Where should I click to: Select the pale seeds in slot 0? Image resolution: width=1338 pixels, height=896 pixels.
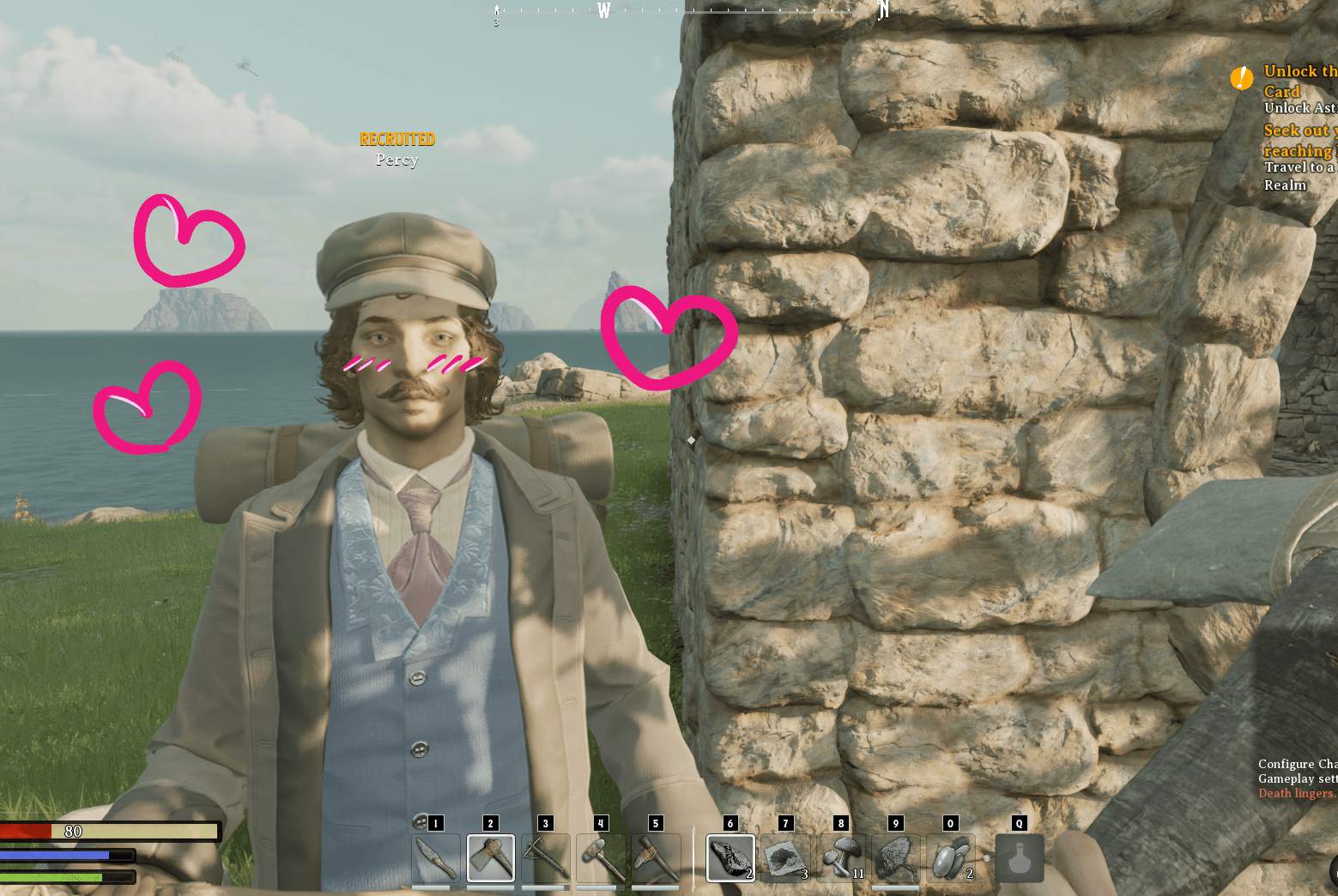tap(950, 857)
